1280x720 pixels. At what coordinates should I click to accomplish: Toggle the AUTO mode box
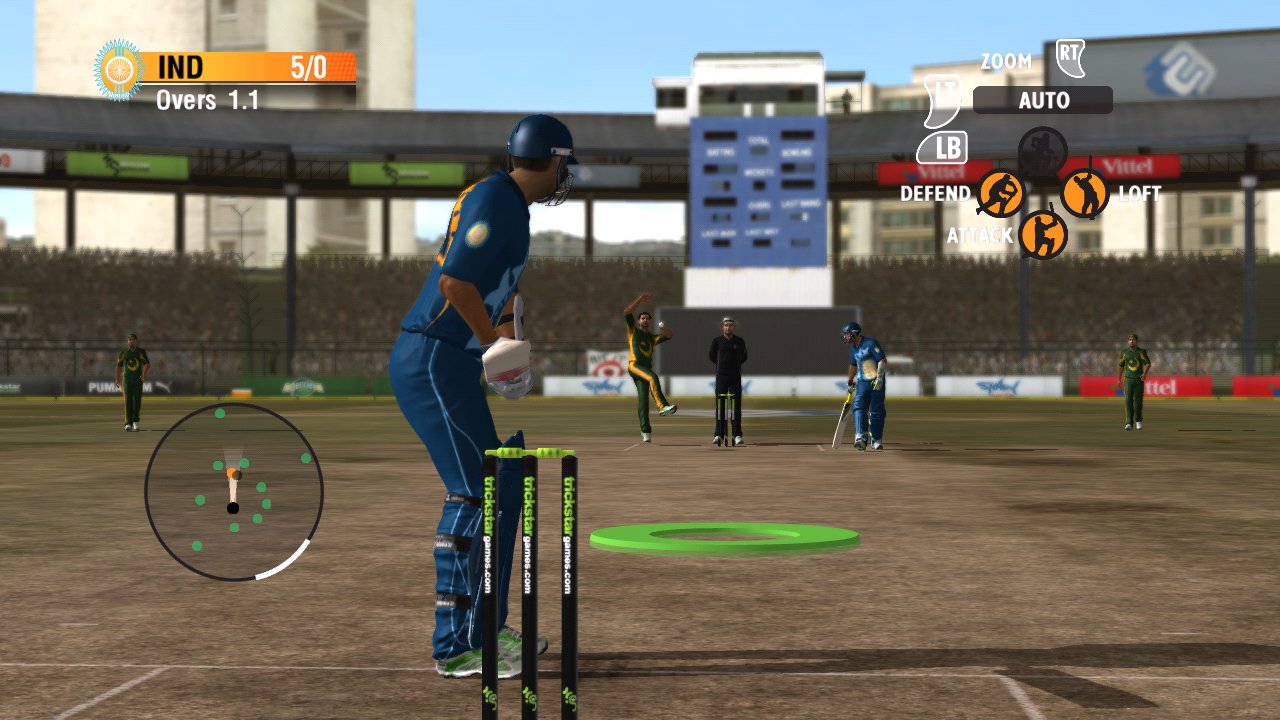tap(1043, 100)
